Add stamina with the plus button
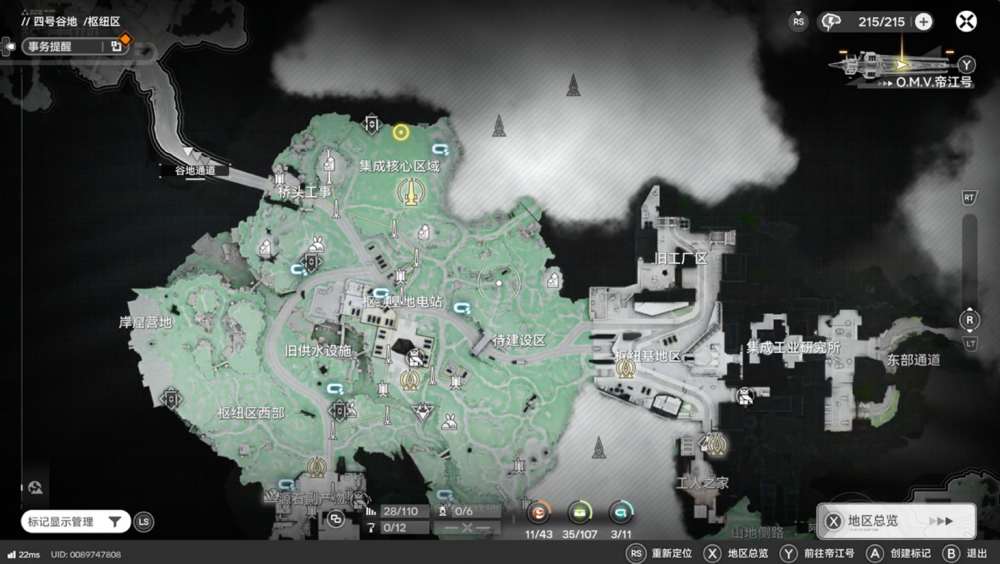The image size is (1000, 564). click(x=923, y=22)
